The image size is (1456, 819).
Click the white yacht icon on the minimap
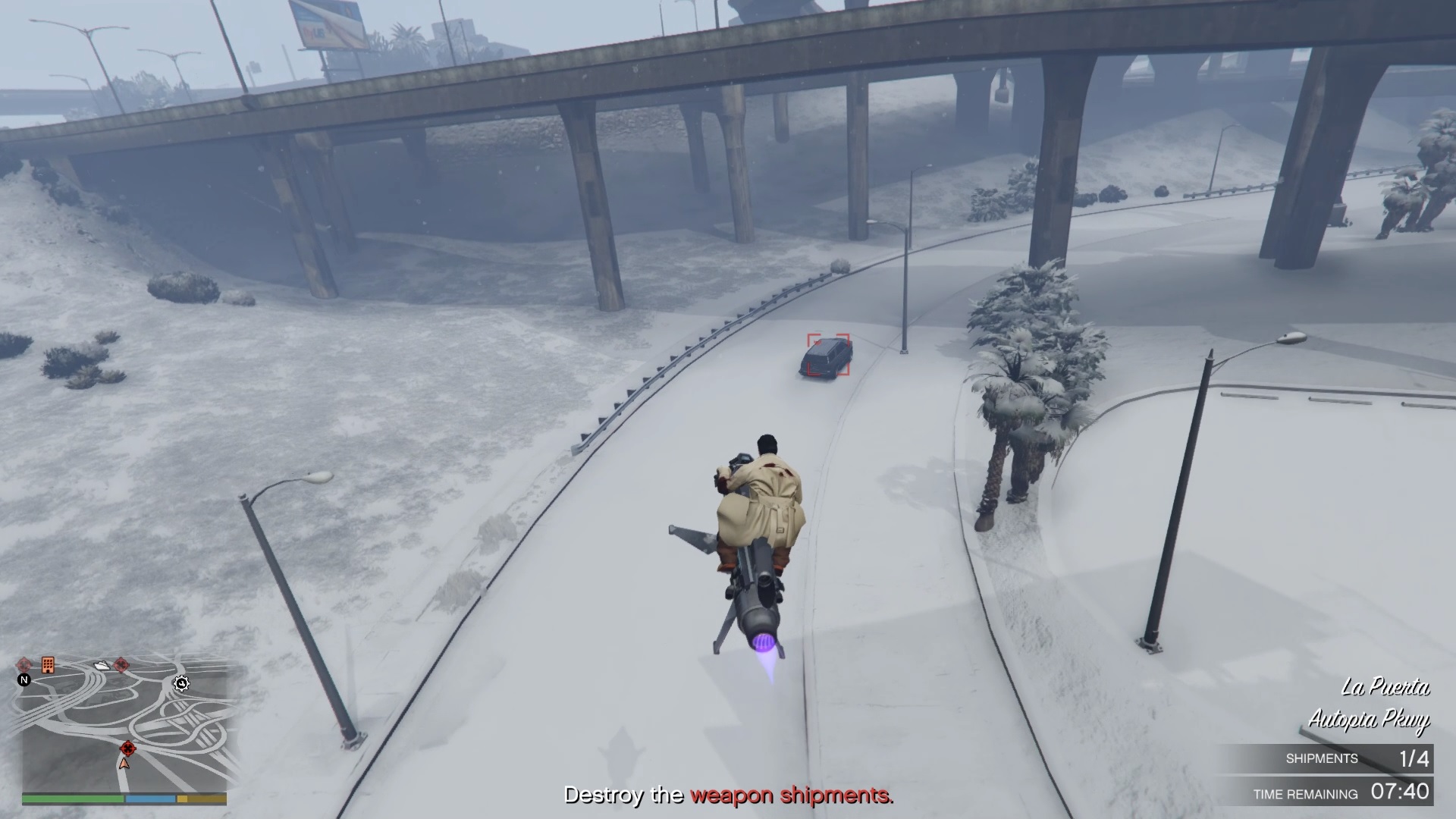click(101, 665)
